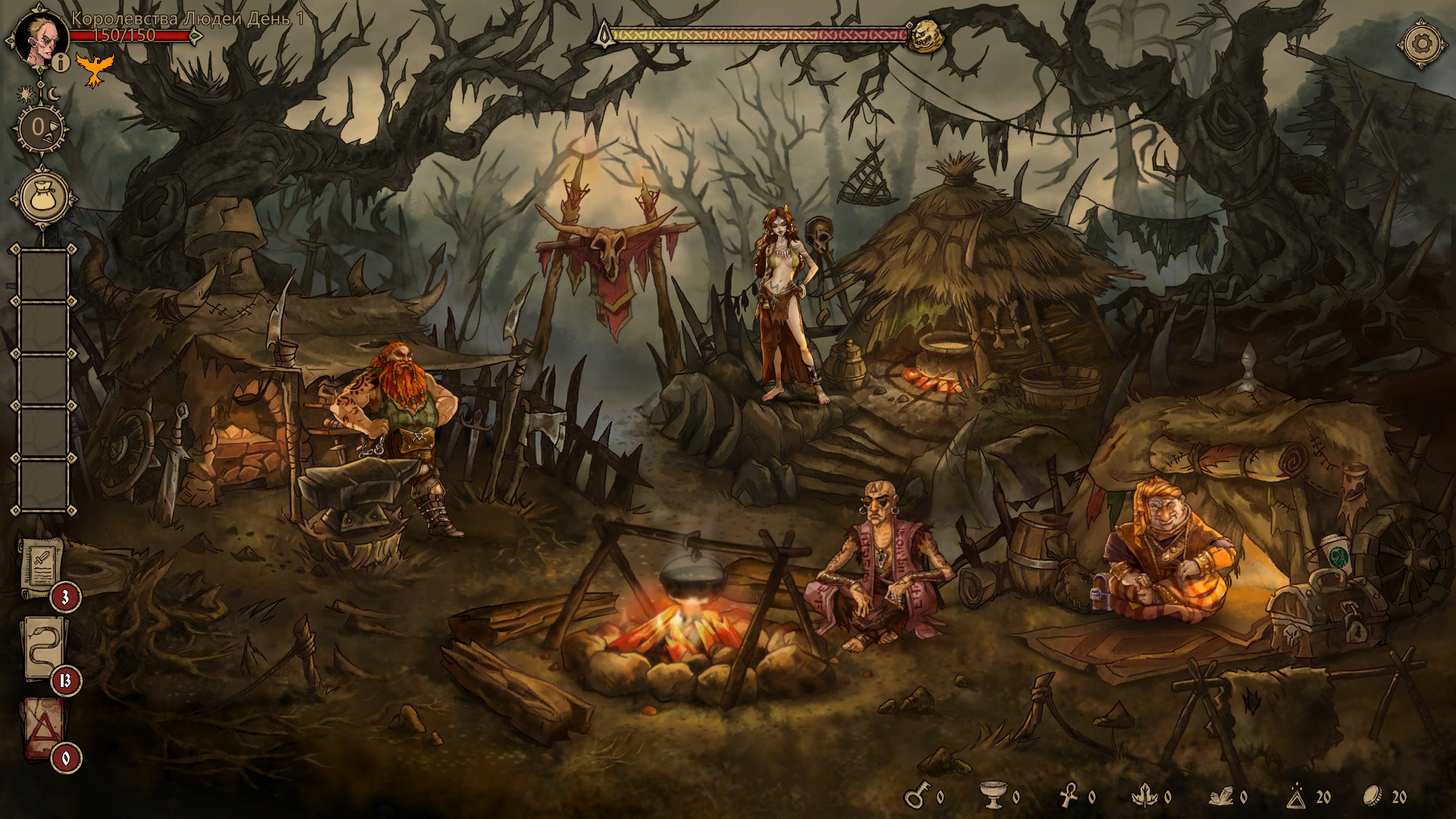This screenshot has height=819, width=1456.
Task: Select the orange phoenix icon
Action: coord(95,70)
